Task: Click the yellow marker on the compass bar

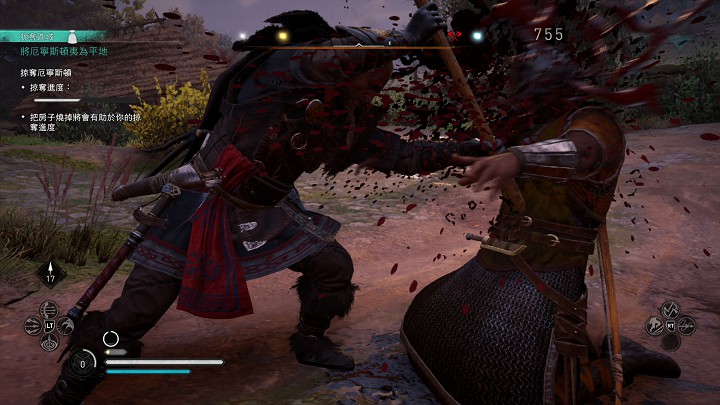Action: point(283,35)
